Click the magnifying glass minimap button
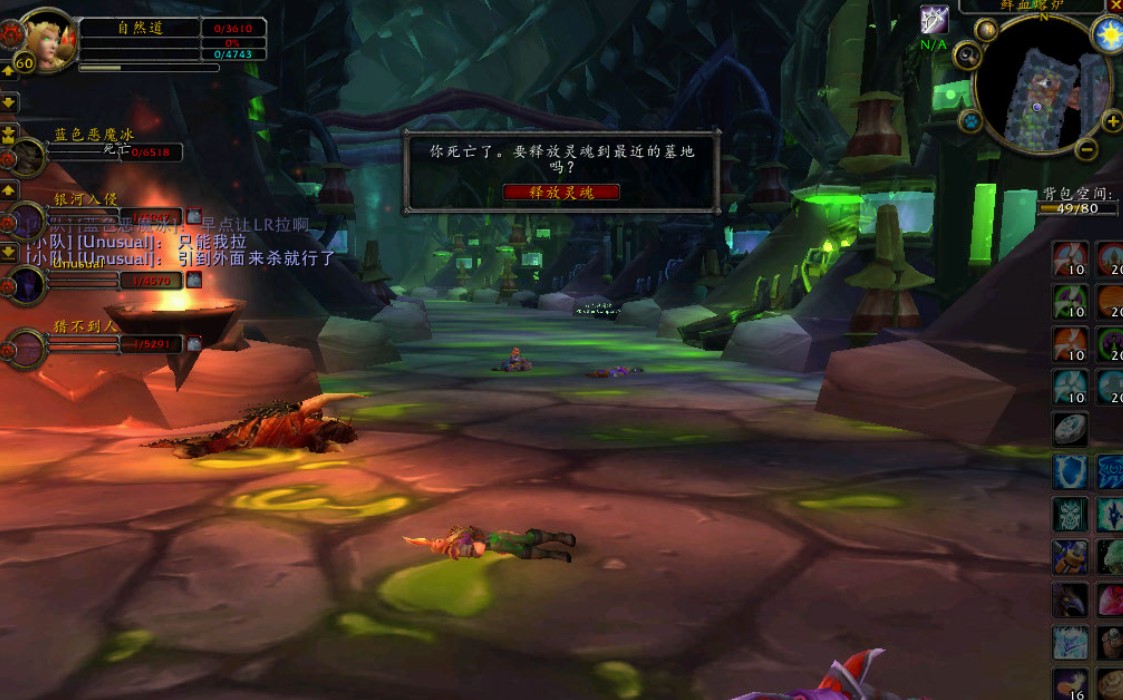1123x700 pixels. 966,55
